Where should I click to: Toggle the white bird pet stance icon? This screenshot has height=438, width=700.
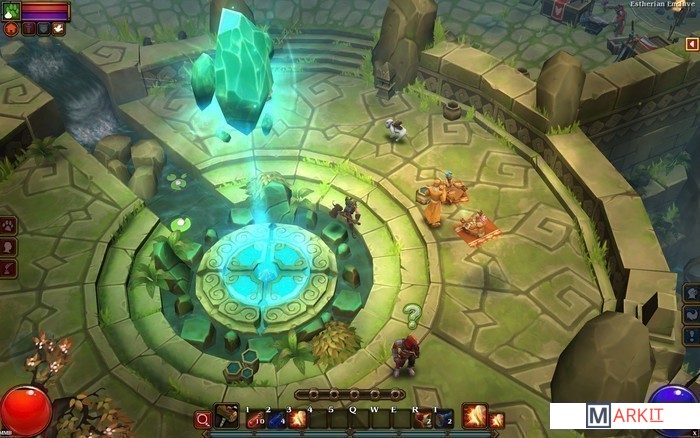tap(60, 30)
